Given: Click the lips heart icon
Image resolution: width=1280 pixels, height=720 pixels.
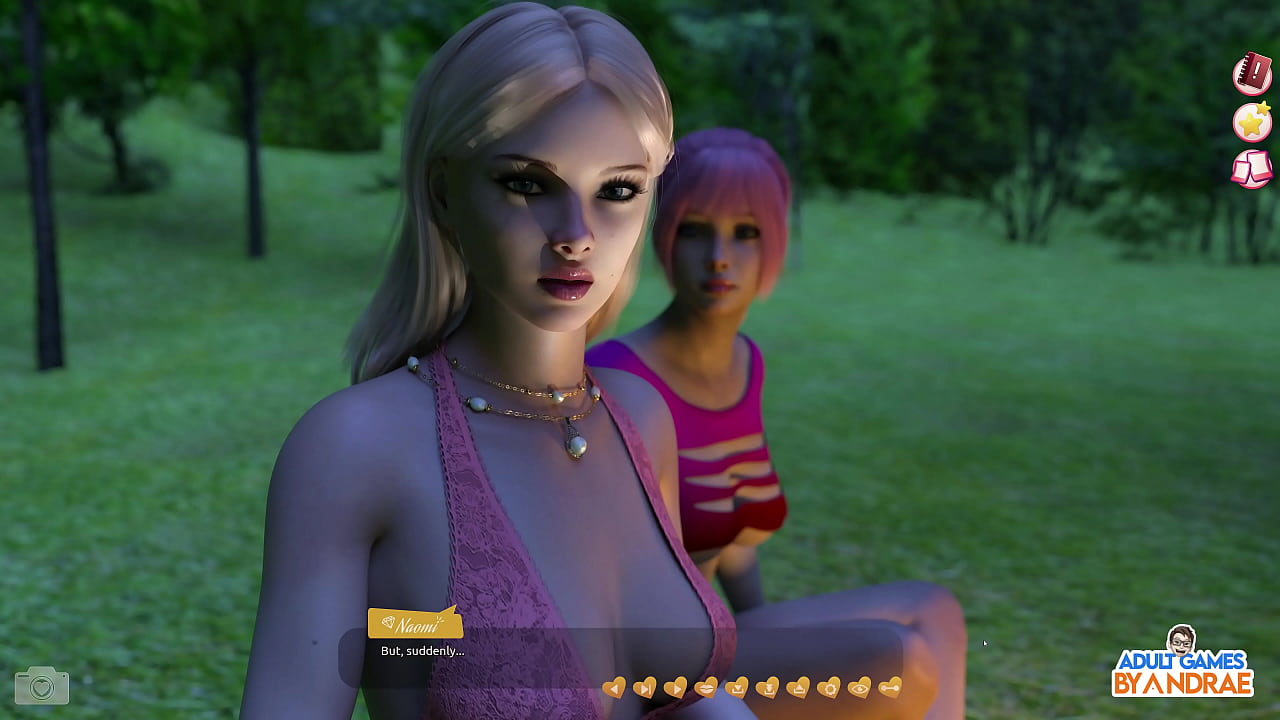Looking at the screenshot, I should tap(706, 687).
